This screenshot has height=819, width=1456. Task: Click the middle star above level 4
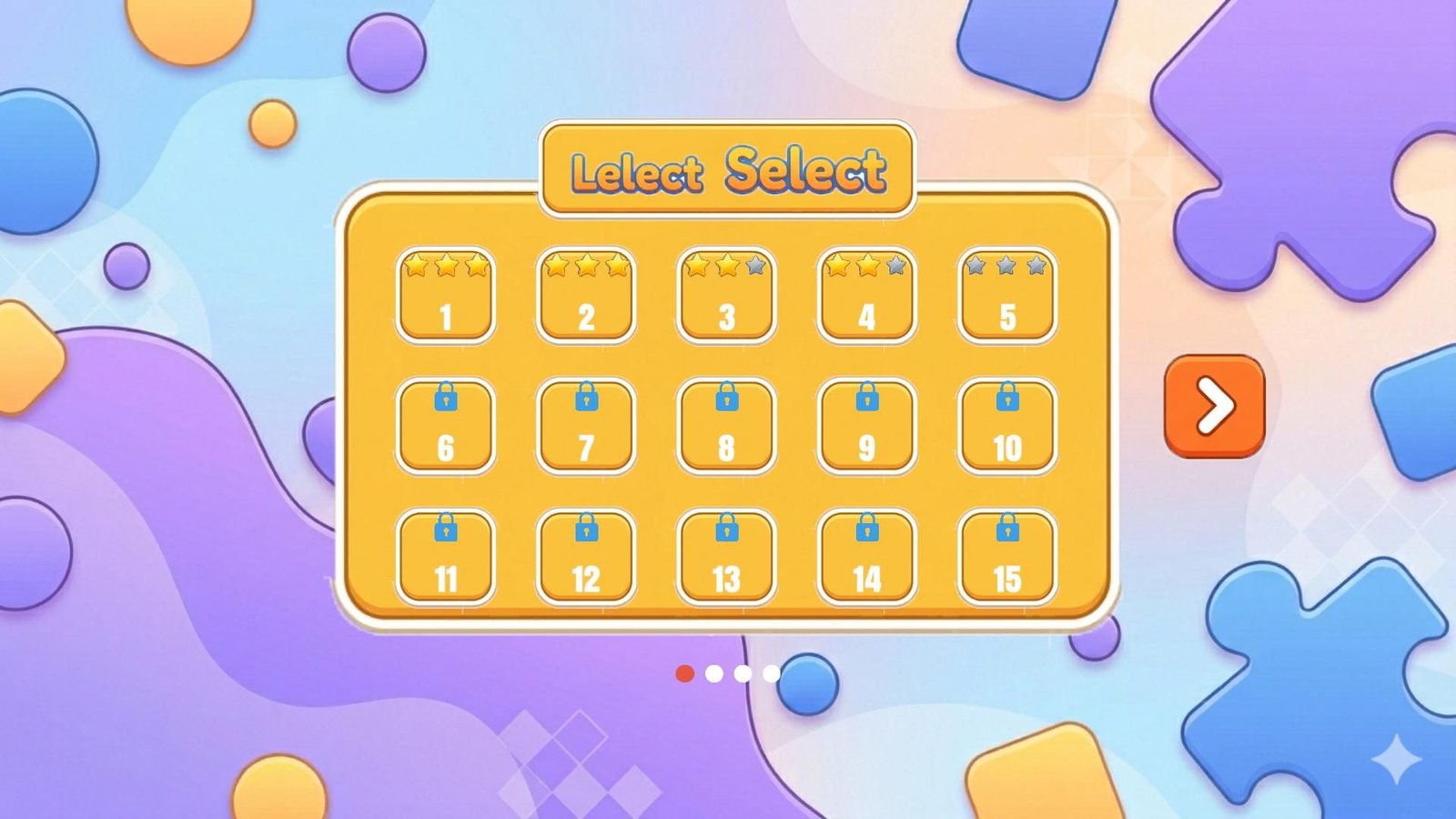point(865,266)
